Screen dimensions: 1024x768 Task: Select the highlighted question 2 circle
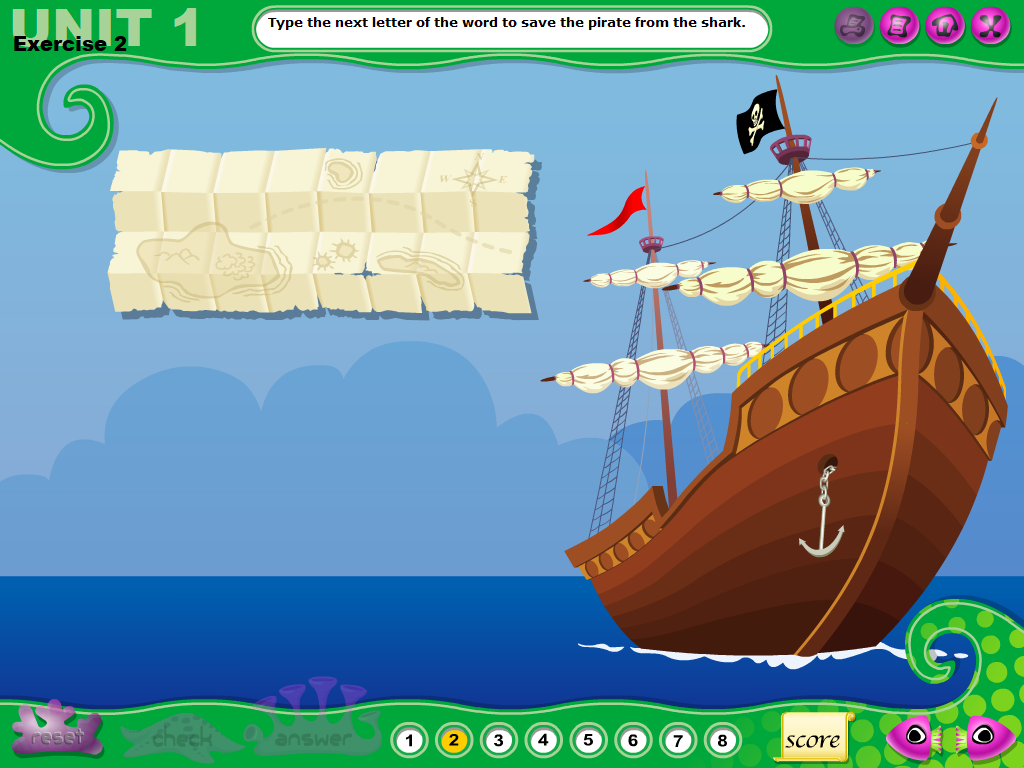(x=453, y=741)
